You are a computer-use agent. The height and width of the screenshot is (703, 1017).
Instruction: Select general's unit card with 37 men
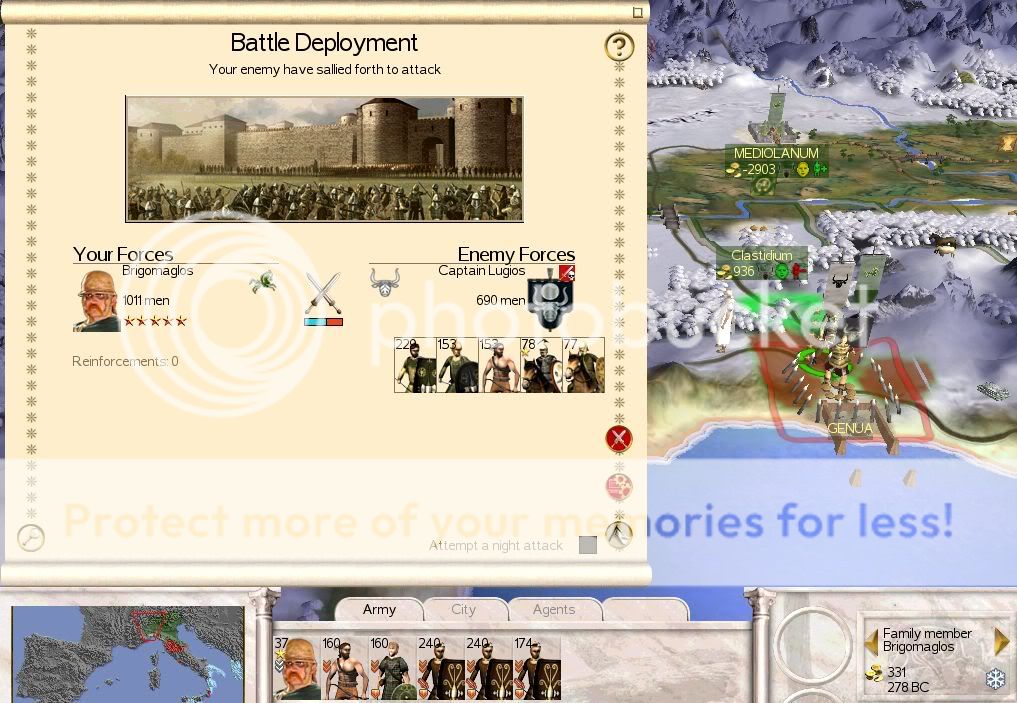tap(296, 668)
